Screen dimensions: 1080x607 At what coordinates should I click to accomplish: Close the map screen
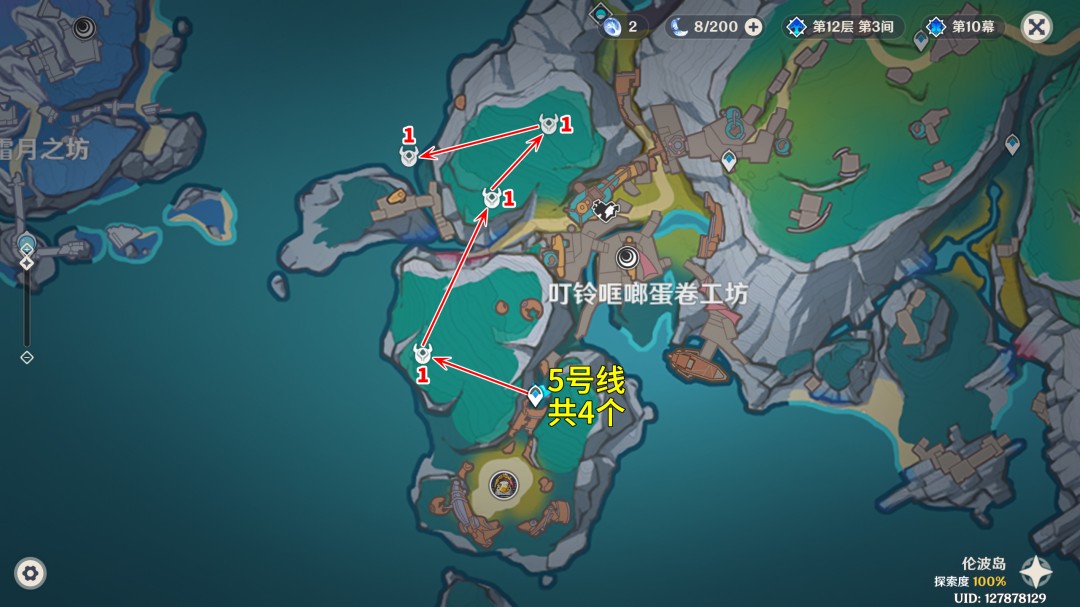point(1037,27)
